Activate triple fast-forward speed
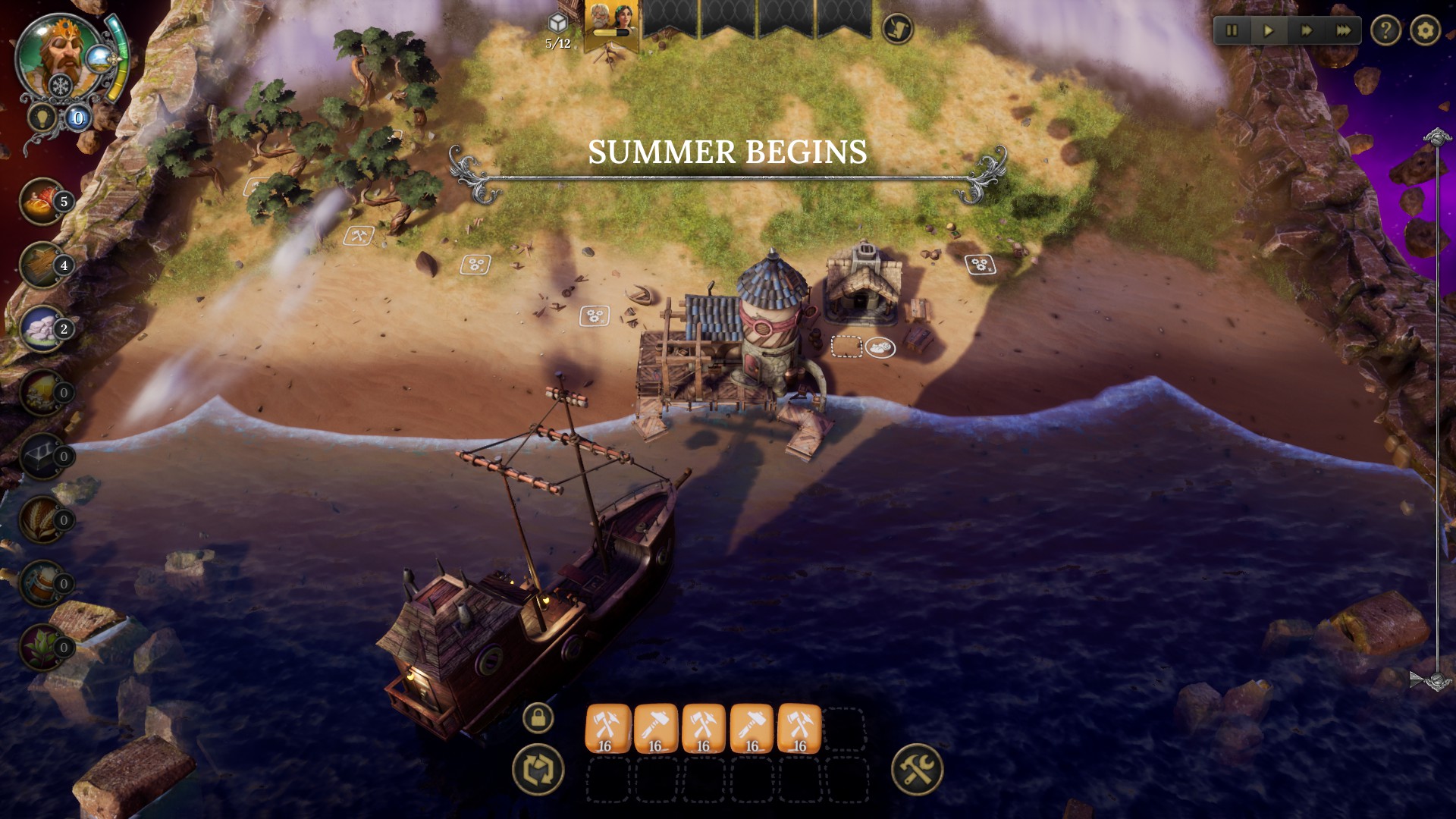 (x=1343, y=30)
